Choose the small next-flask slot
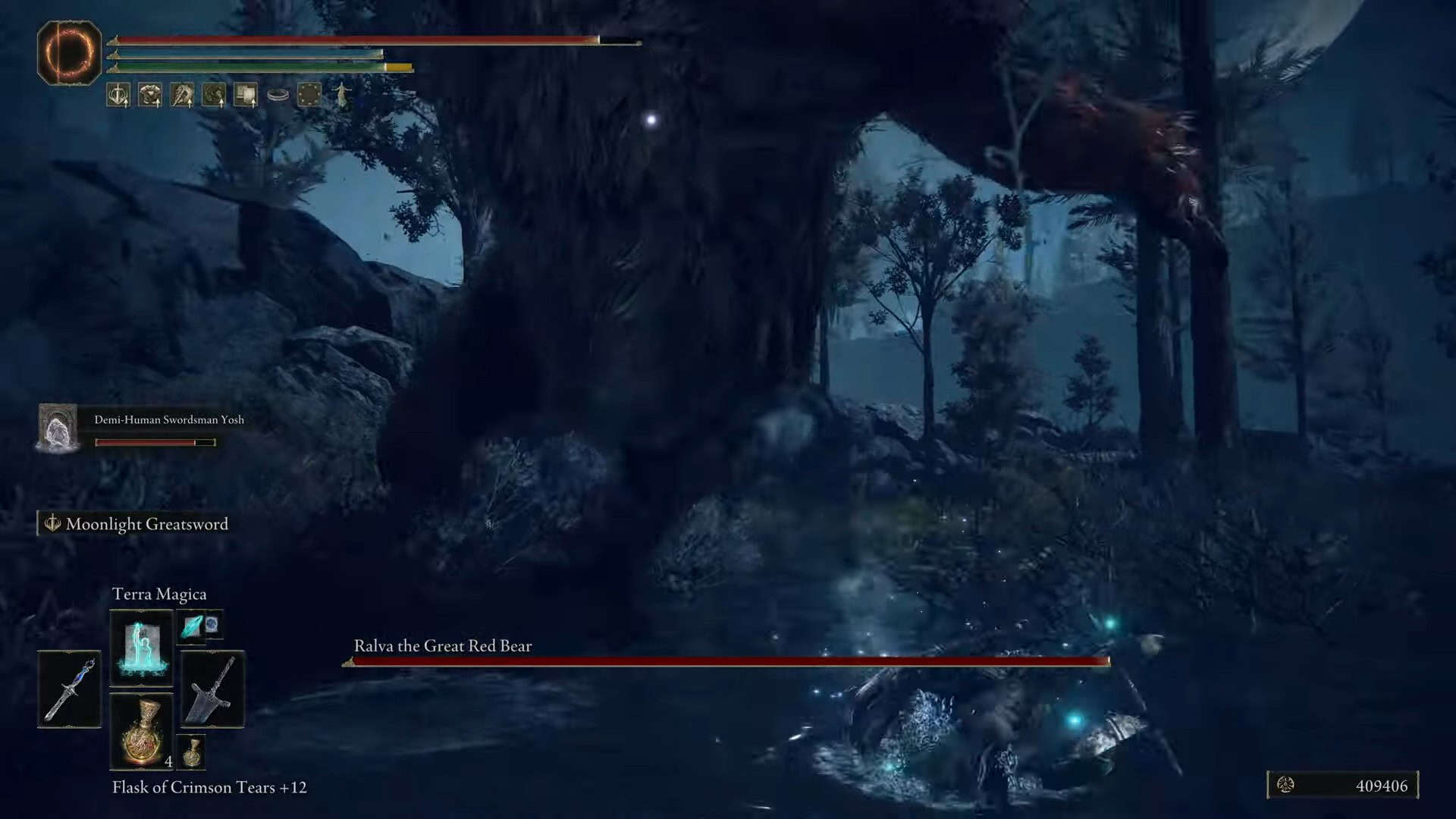This screenshot has height=819, width=1456. (x=193, y=752)
